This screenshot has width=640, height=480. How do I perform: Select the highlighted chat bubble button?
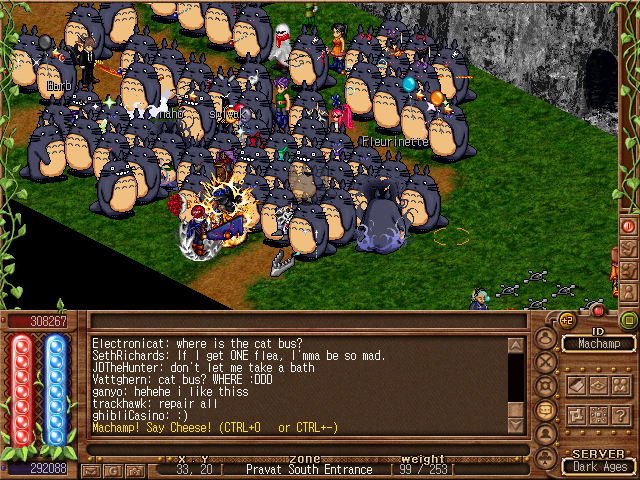tap(546, 410)
